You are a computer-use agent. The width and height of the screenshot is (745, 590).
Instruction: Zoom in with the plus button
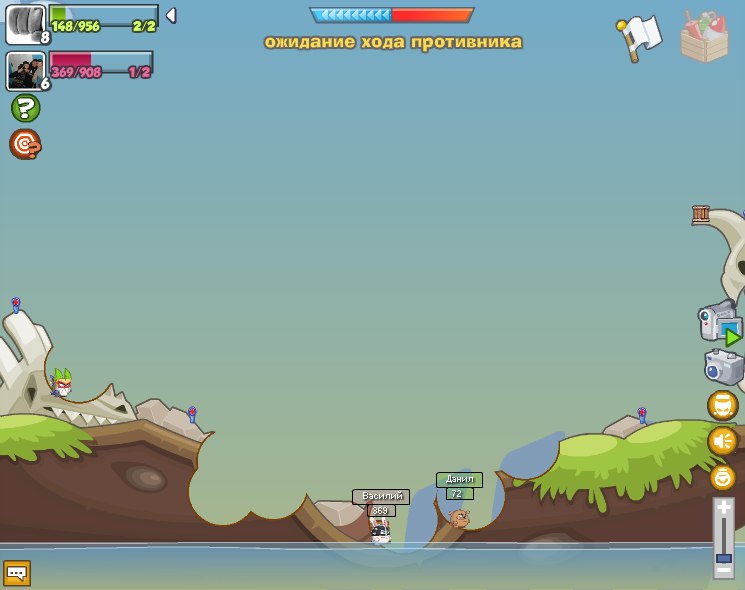tap(724, 507)
